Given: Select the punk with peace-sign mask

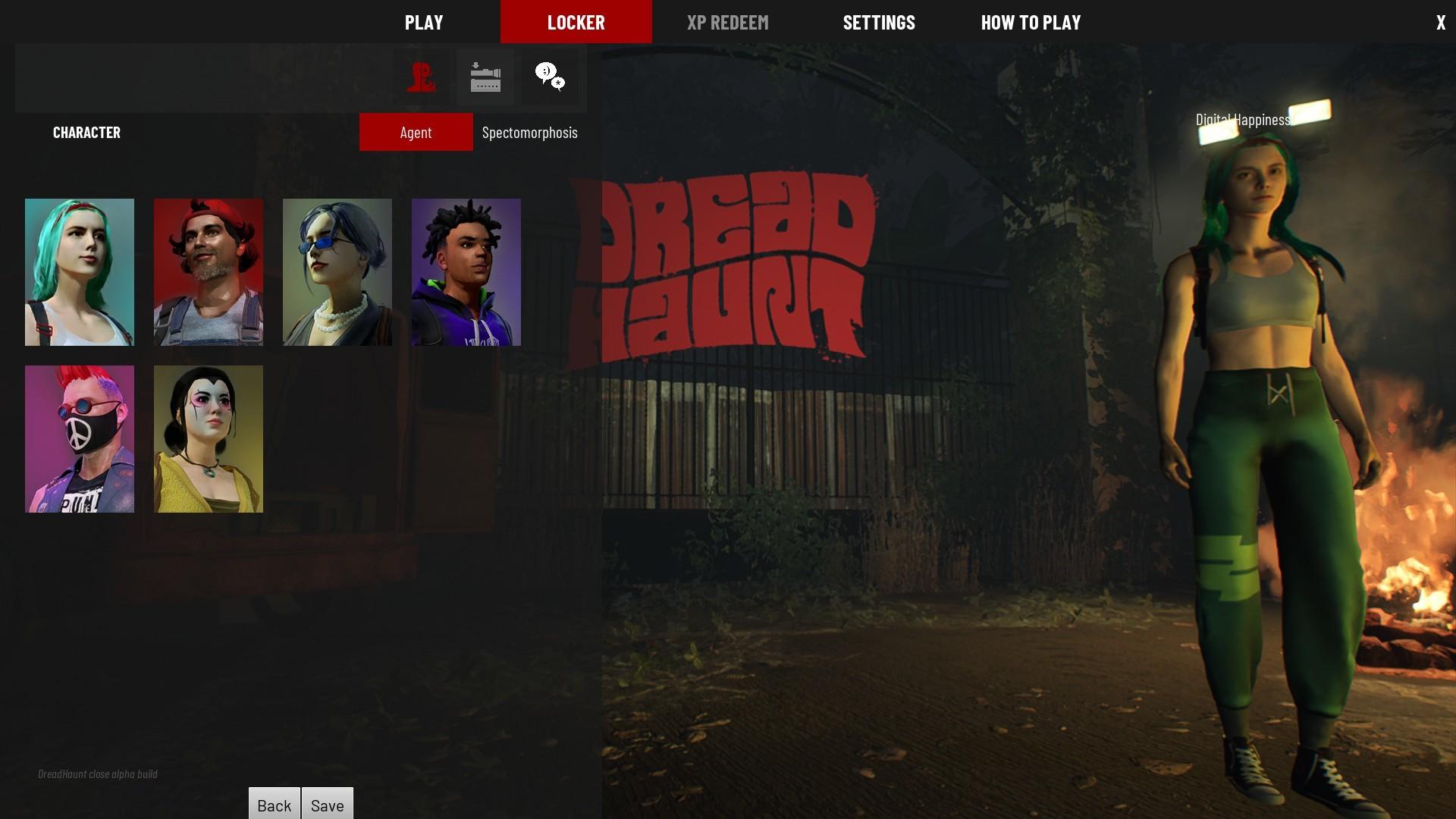Looking at the screenshot, I should coord(79,438).
